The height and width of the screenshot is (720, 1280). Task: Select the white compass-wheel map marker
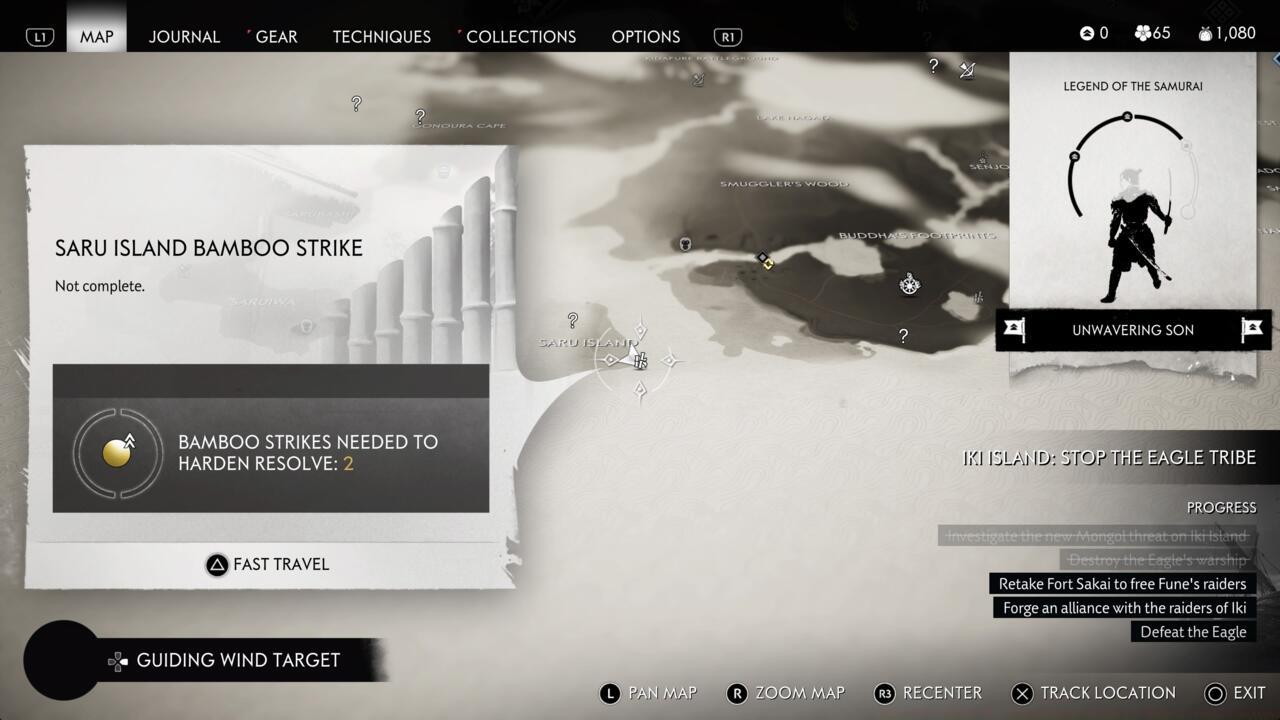909,284
